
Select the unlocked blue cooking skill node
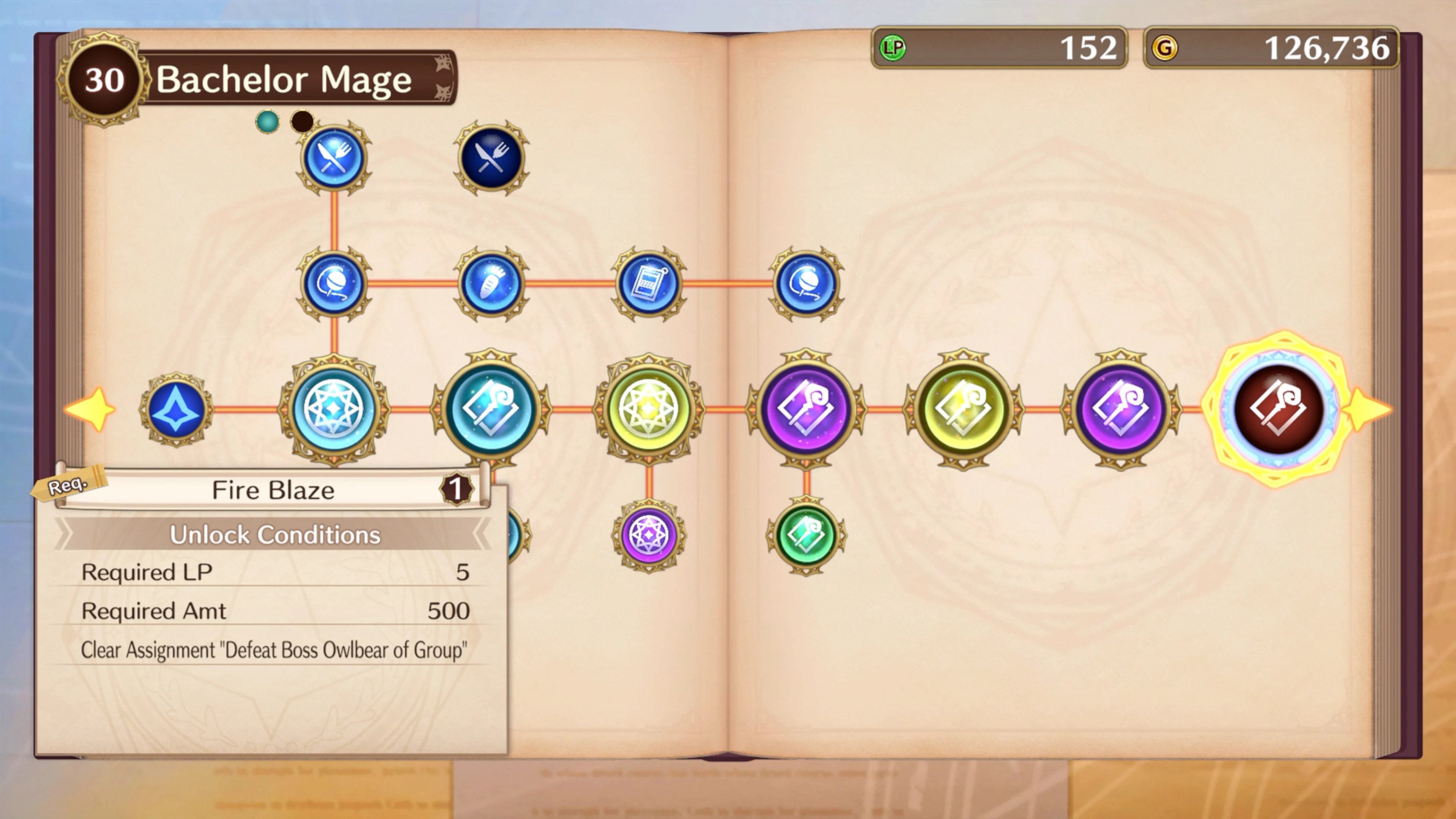point(334,159)
